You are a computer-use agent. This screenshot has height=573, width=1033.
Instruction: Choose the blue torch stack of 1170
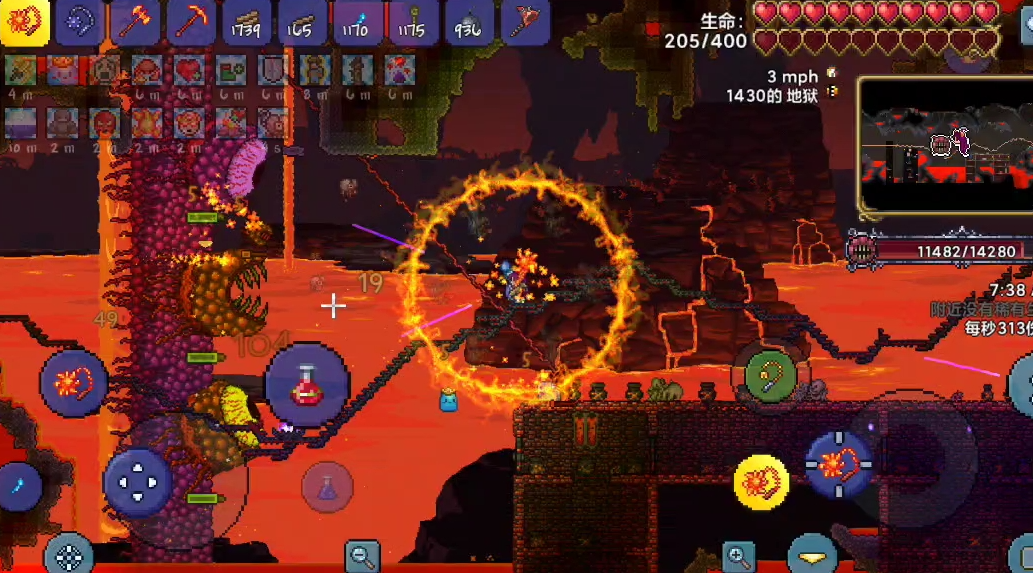coord(357,23)
